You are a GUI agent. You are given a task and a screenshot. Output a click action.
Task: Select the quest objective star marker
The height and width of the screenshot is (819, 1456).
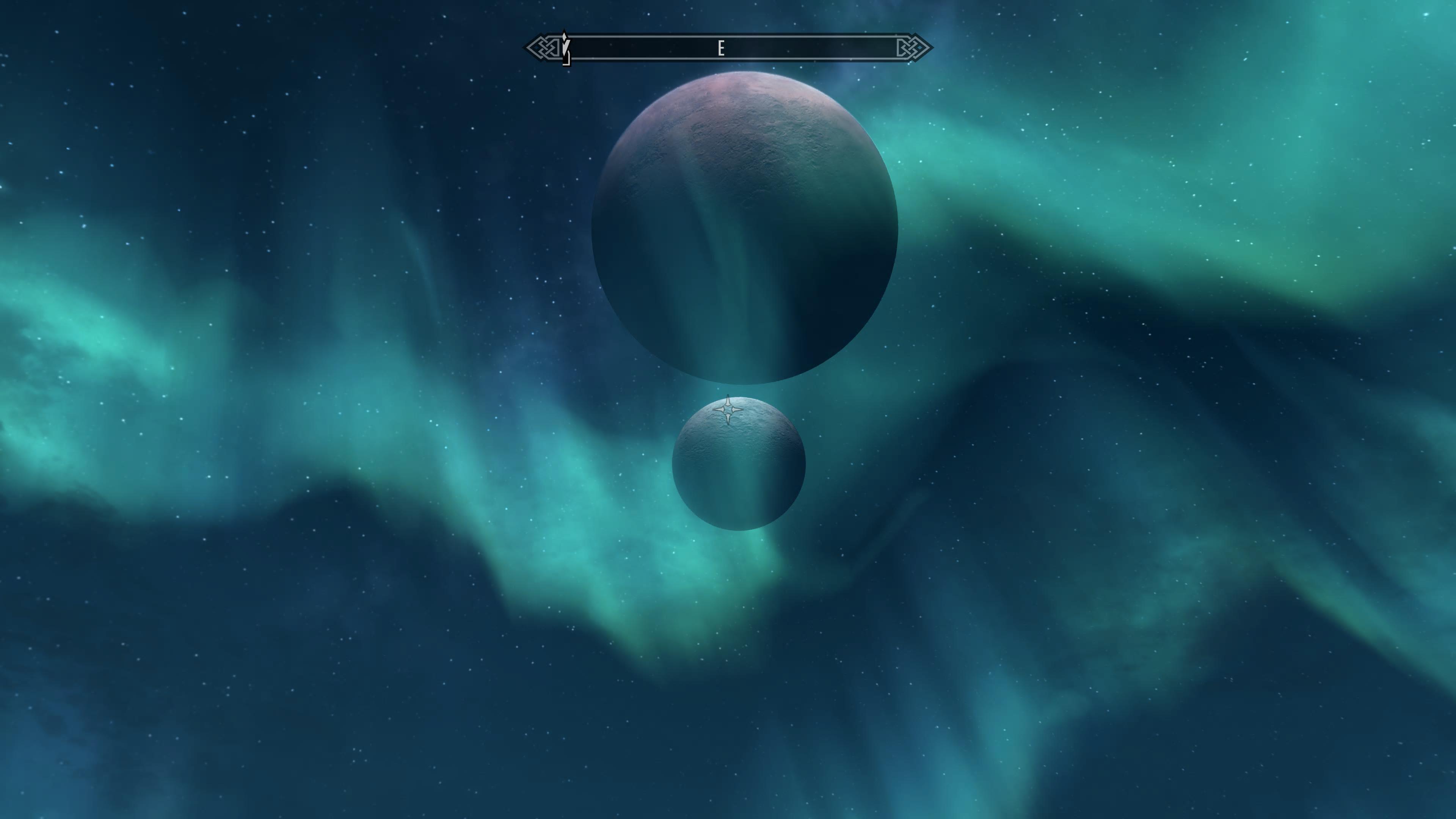pyautogui.click(x=728, y=409)
